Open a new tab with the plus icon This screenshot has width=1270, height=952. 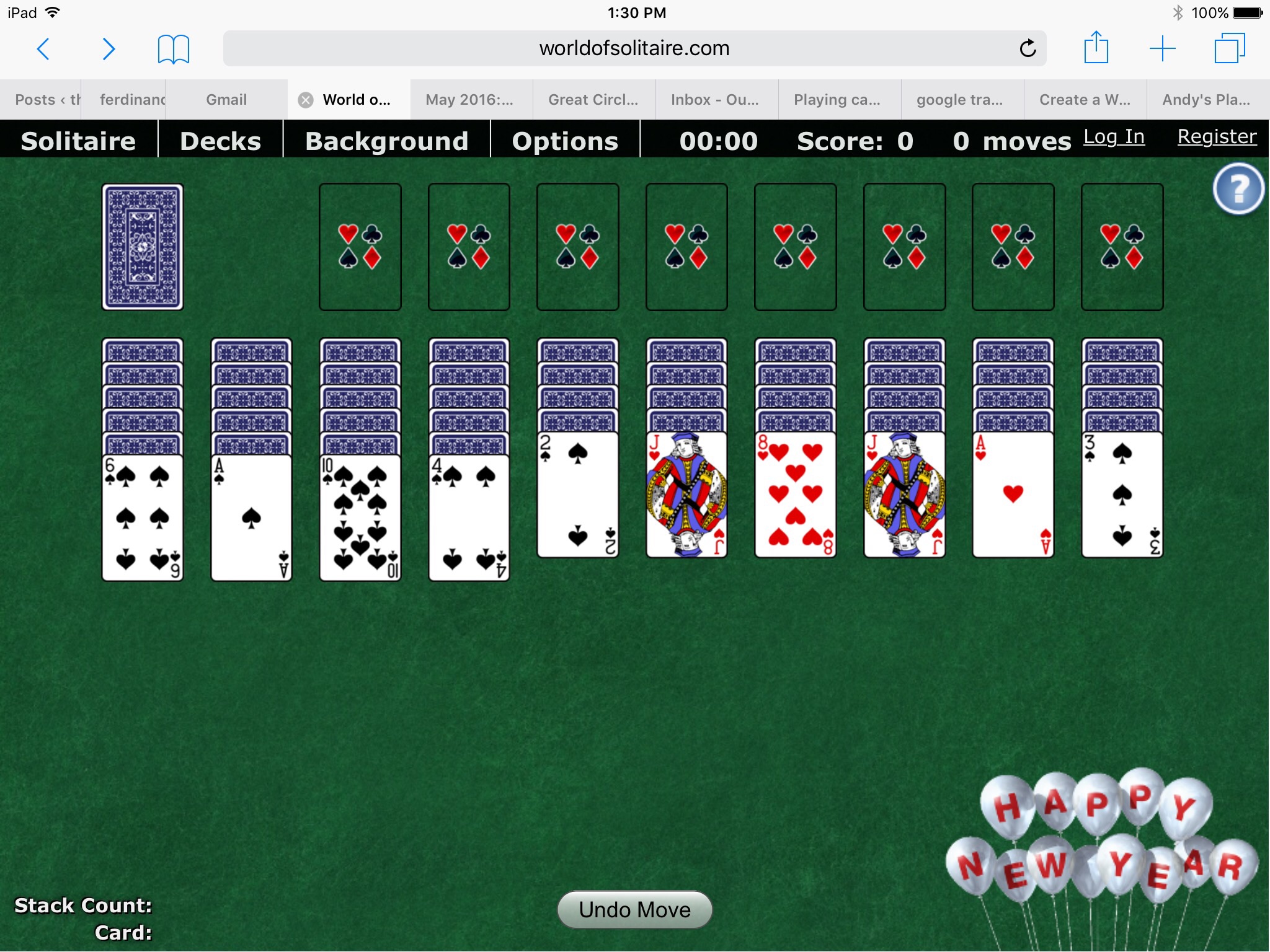pos(1163,48)
